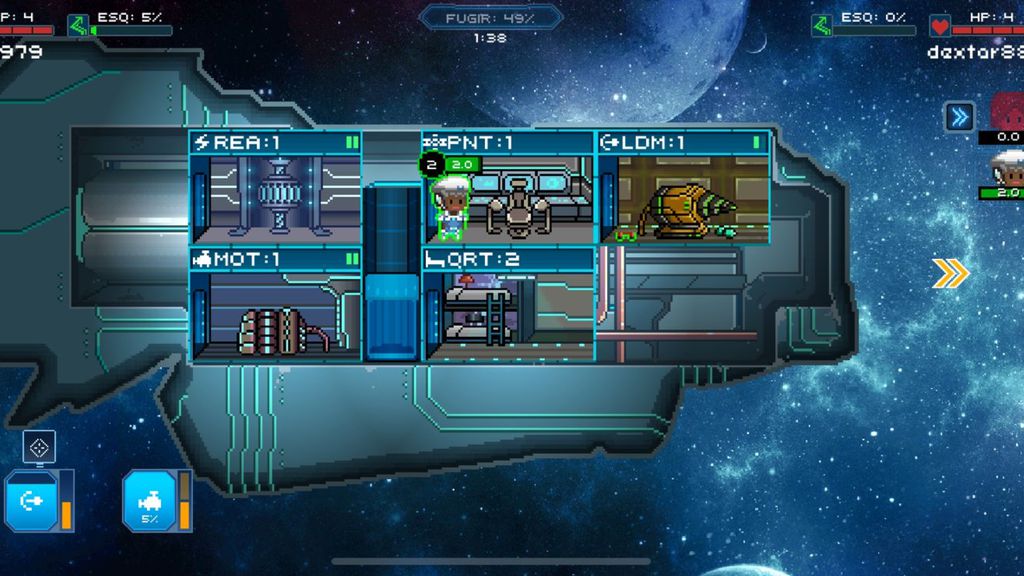Activate the missile launcher power button
The image size is (1024, 576).
click(31, 500)
